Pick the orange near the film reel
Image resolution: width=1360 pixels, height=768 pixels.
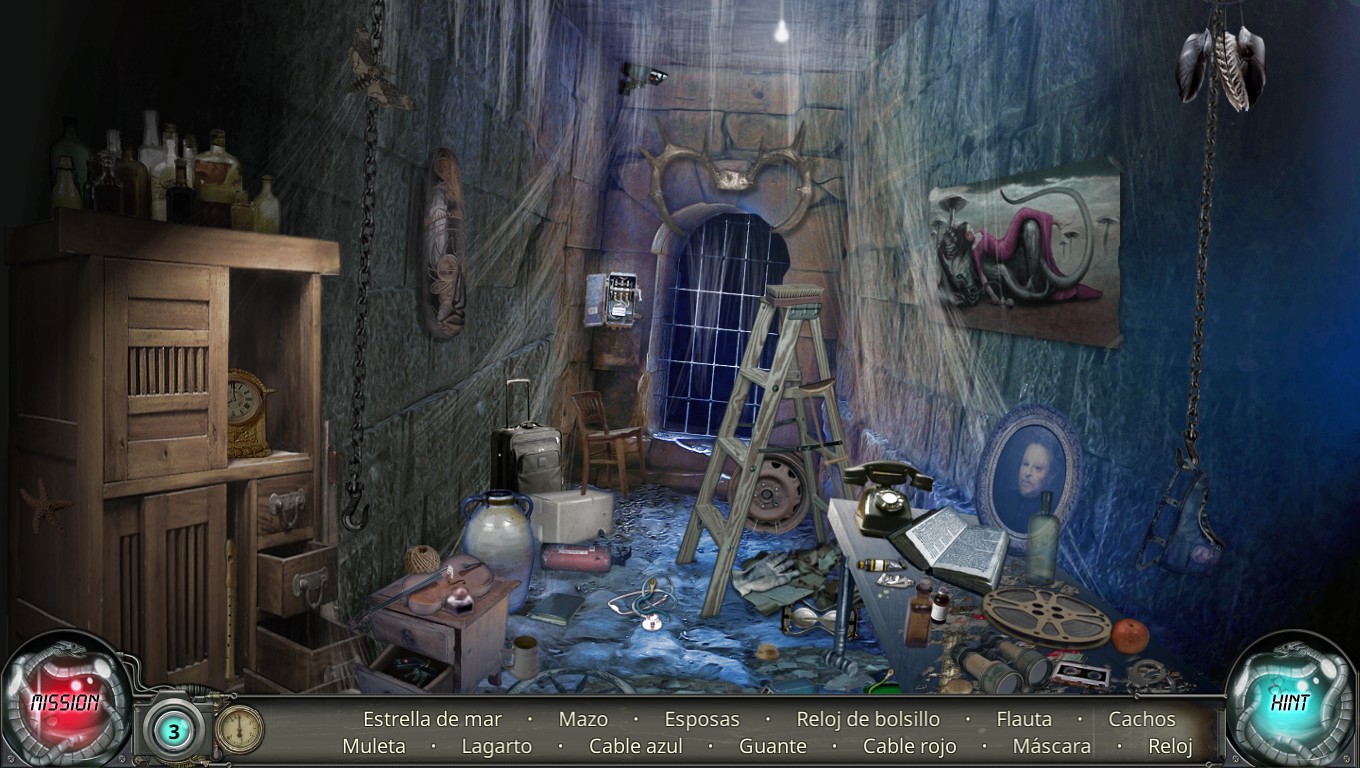1128,634
